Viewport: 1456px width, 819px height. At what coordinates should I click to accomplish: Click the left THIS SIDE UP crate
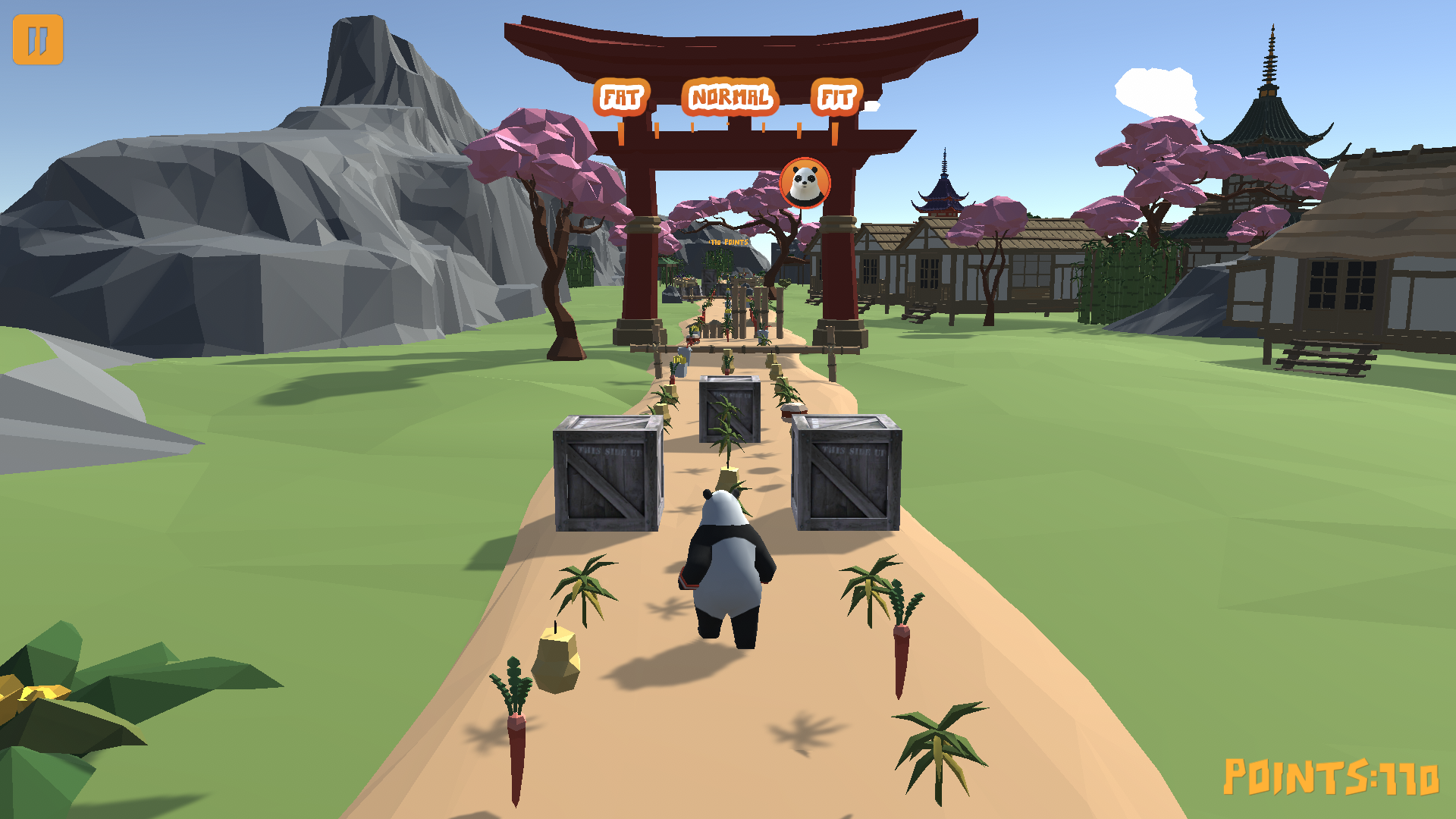(x=607, y=478)
